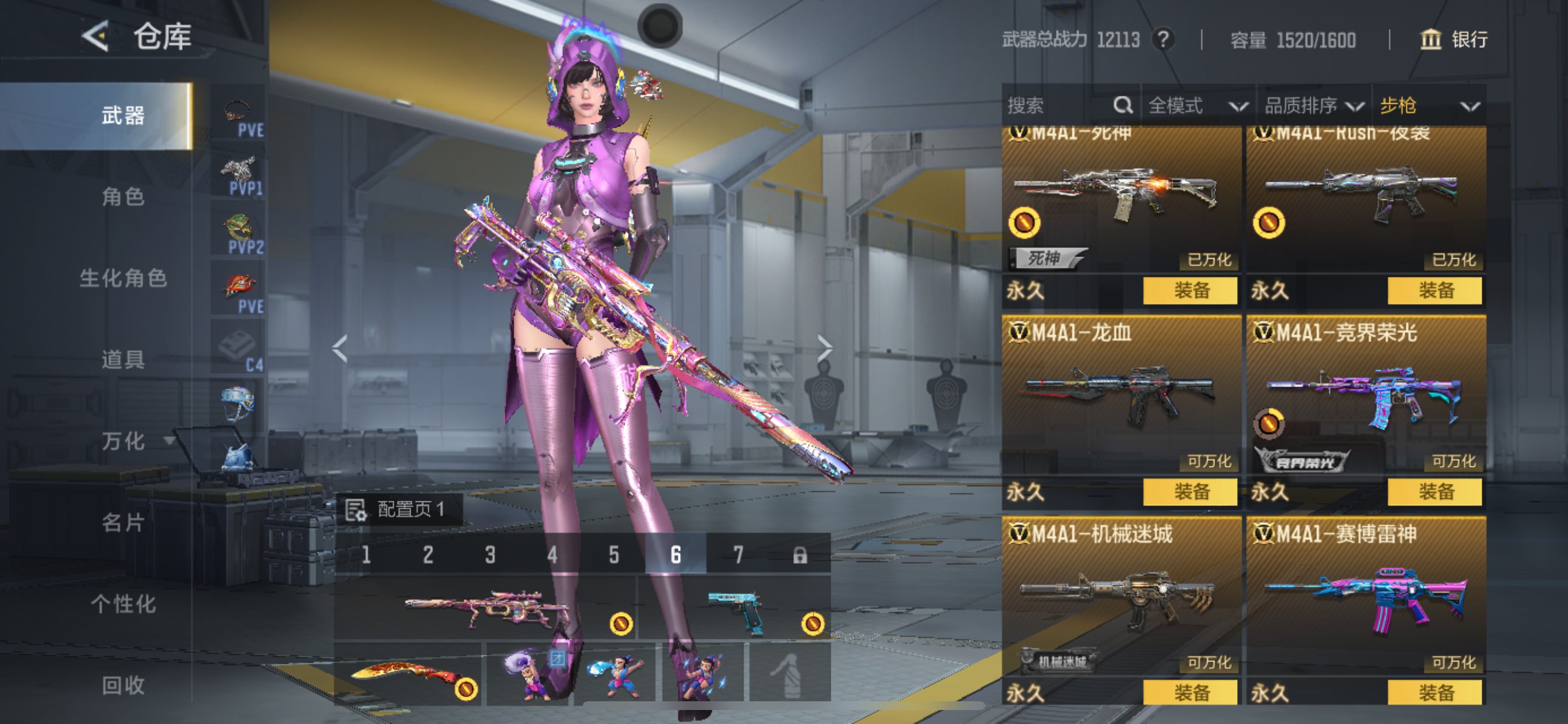Open the 银行 bank
The image size is (1568, 724).
coord(1454,40)
